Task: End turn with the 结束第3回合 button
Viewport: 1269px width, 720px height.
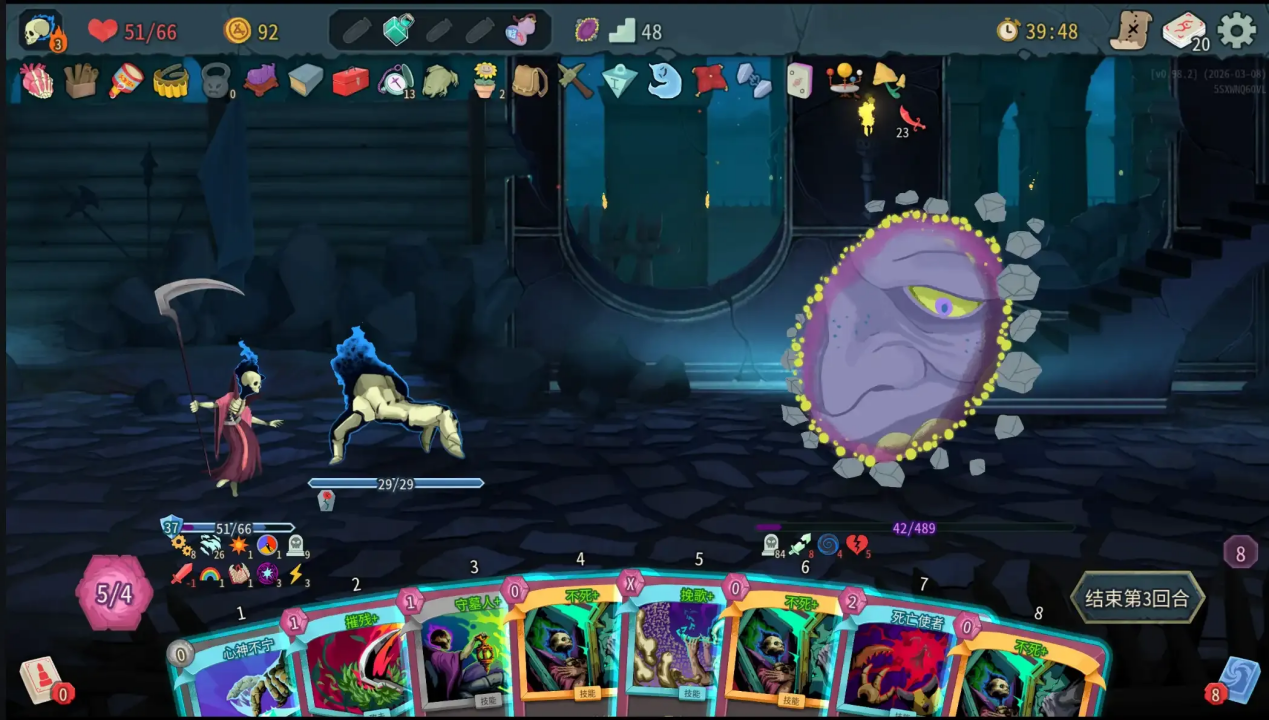Action: click(1137, 598)
